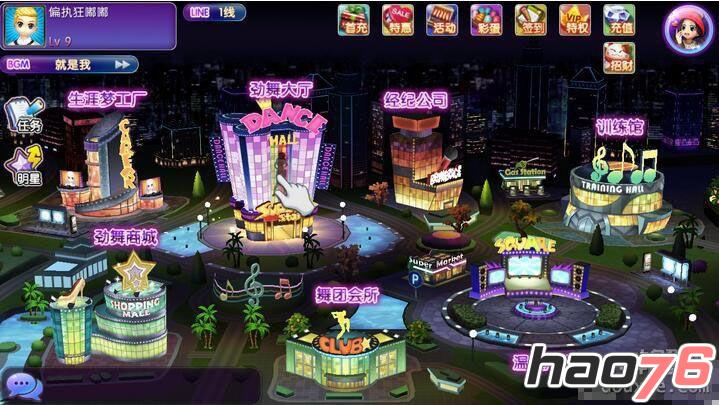Viewport: 719px width, 405px height.
Task: Open the 签到 daily check-in
Action: [x=531, y=20]
